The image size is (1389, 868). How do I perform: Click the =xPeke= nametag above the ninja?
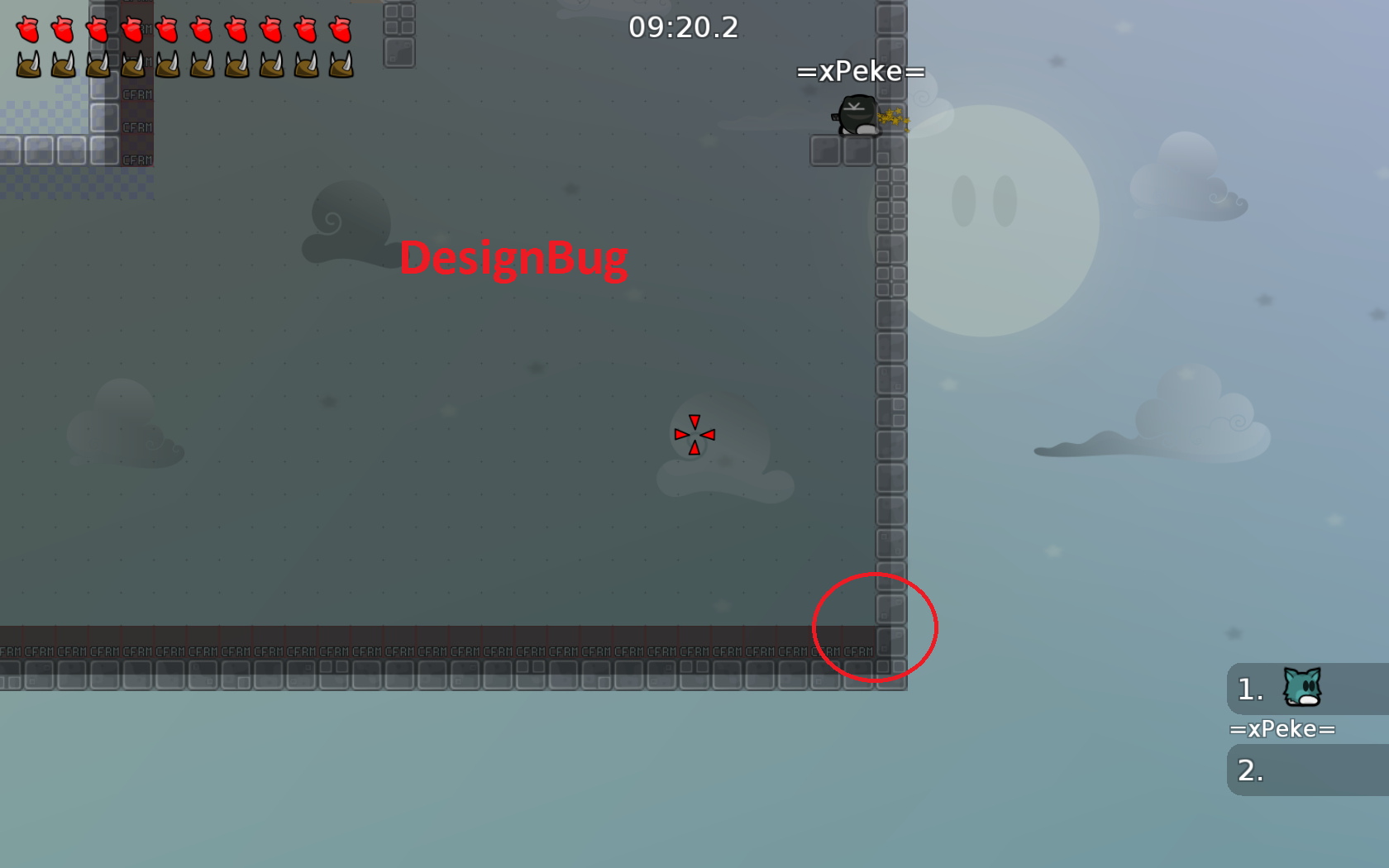(x=860, y=73)
